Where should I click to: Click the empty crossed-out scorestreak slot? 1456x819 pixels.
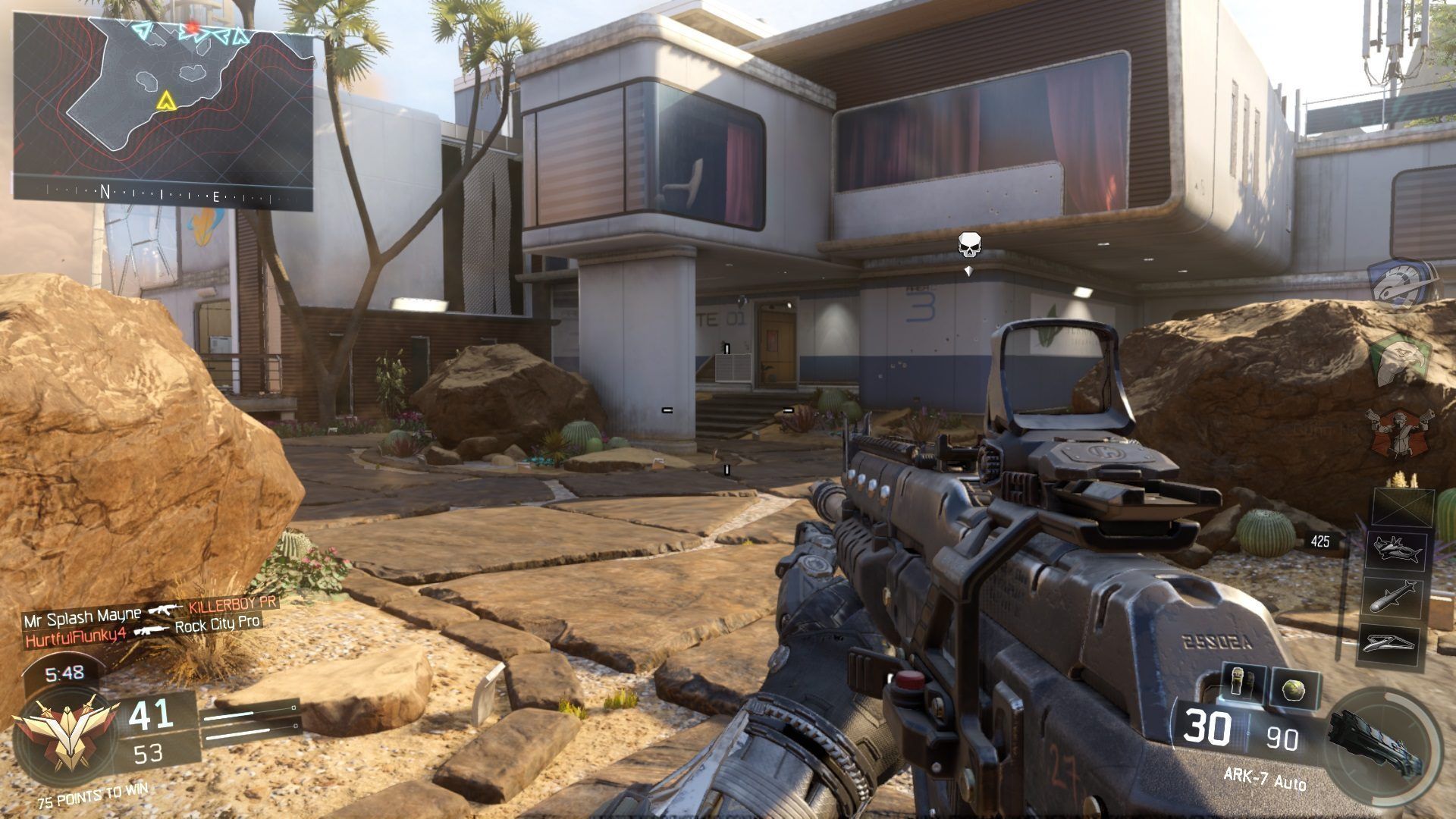point(1403,507)
